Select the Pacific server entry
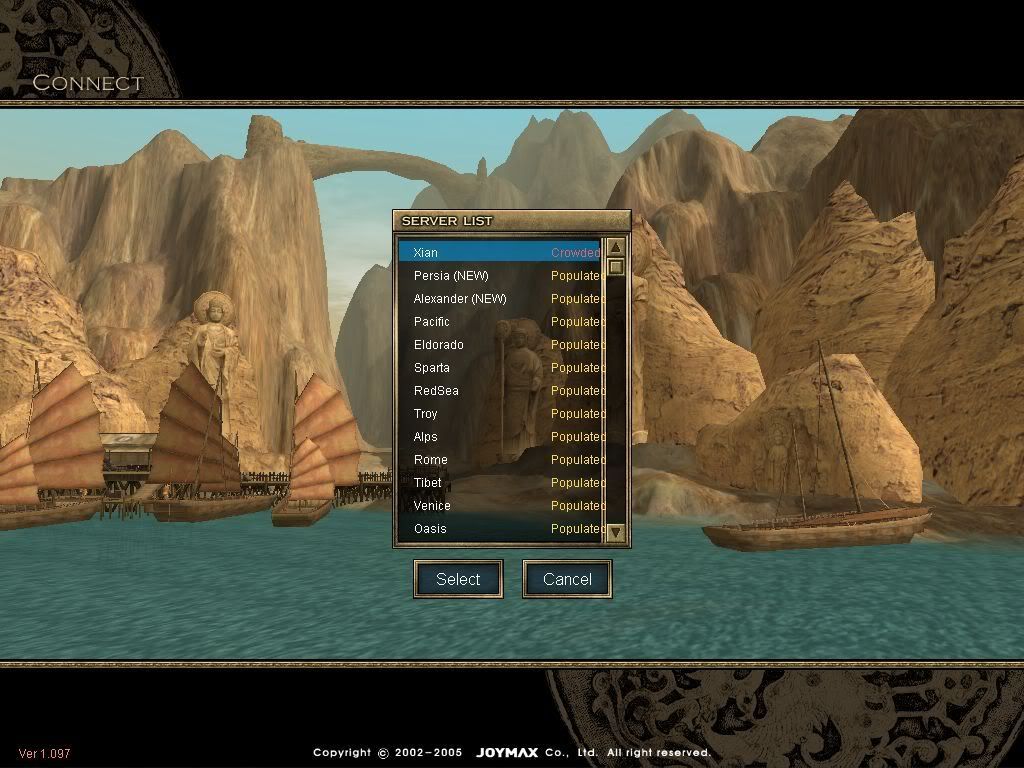1024x768 pixels. click(498, 322)
